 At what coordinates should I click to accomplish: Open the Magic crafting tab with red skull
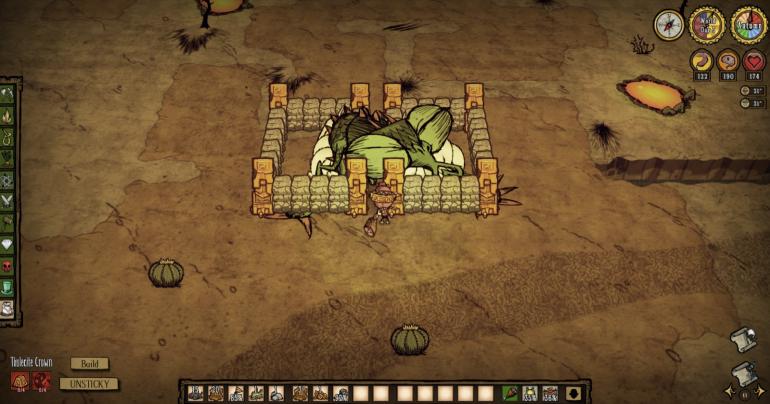pos(9,267)
